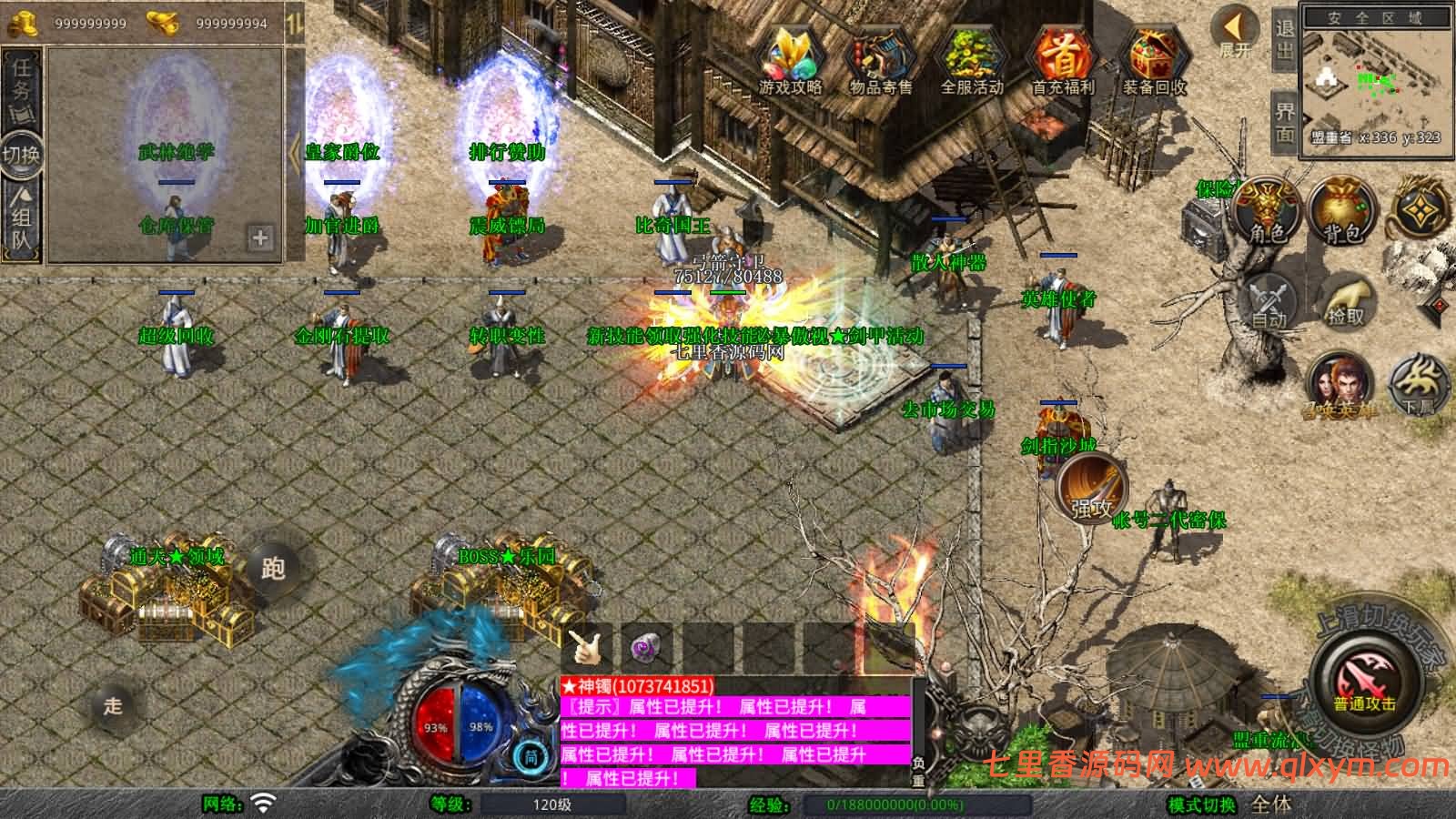Toggle the 界面 interface button

click(x=1284, y=122)
